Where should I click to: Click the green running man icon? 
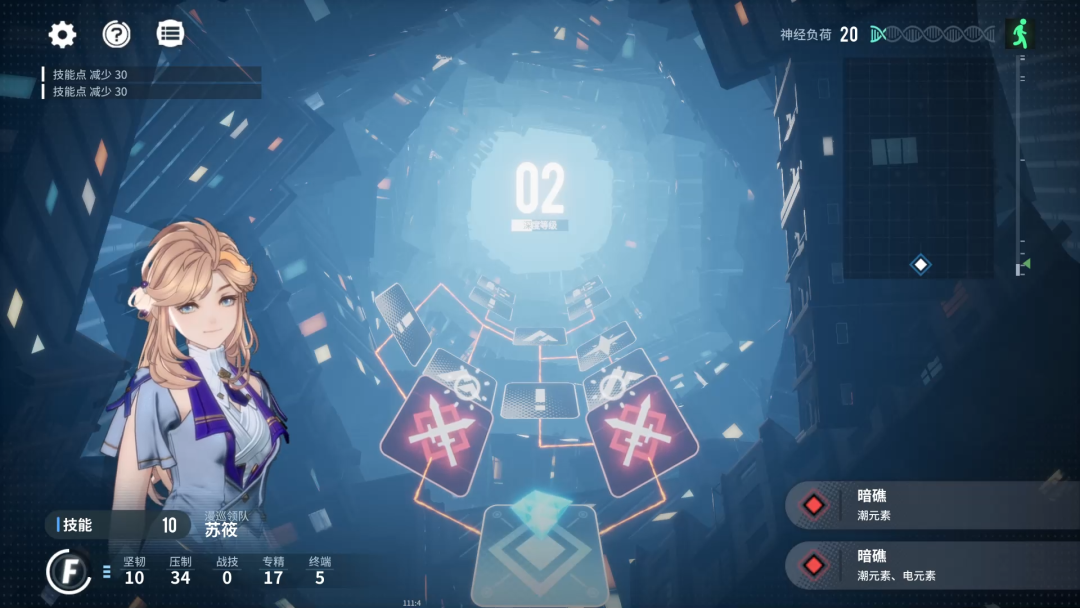1018,35
